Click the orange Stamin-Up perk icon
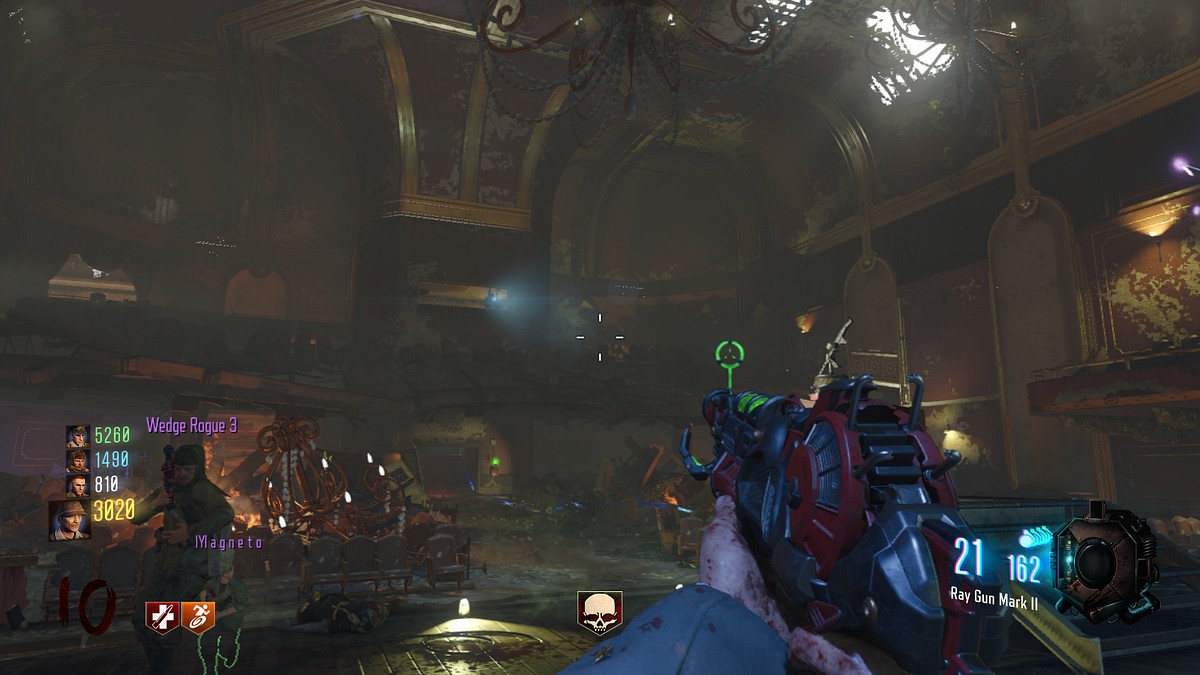Image resolution: width=1200 pixels, height=675 pixels. pos(198,617)
